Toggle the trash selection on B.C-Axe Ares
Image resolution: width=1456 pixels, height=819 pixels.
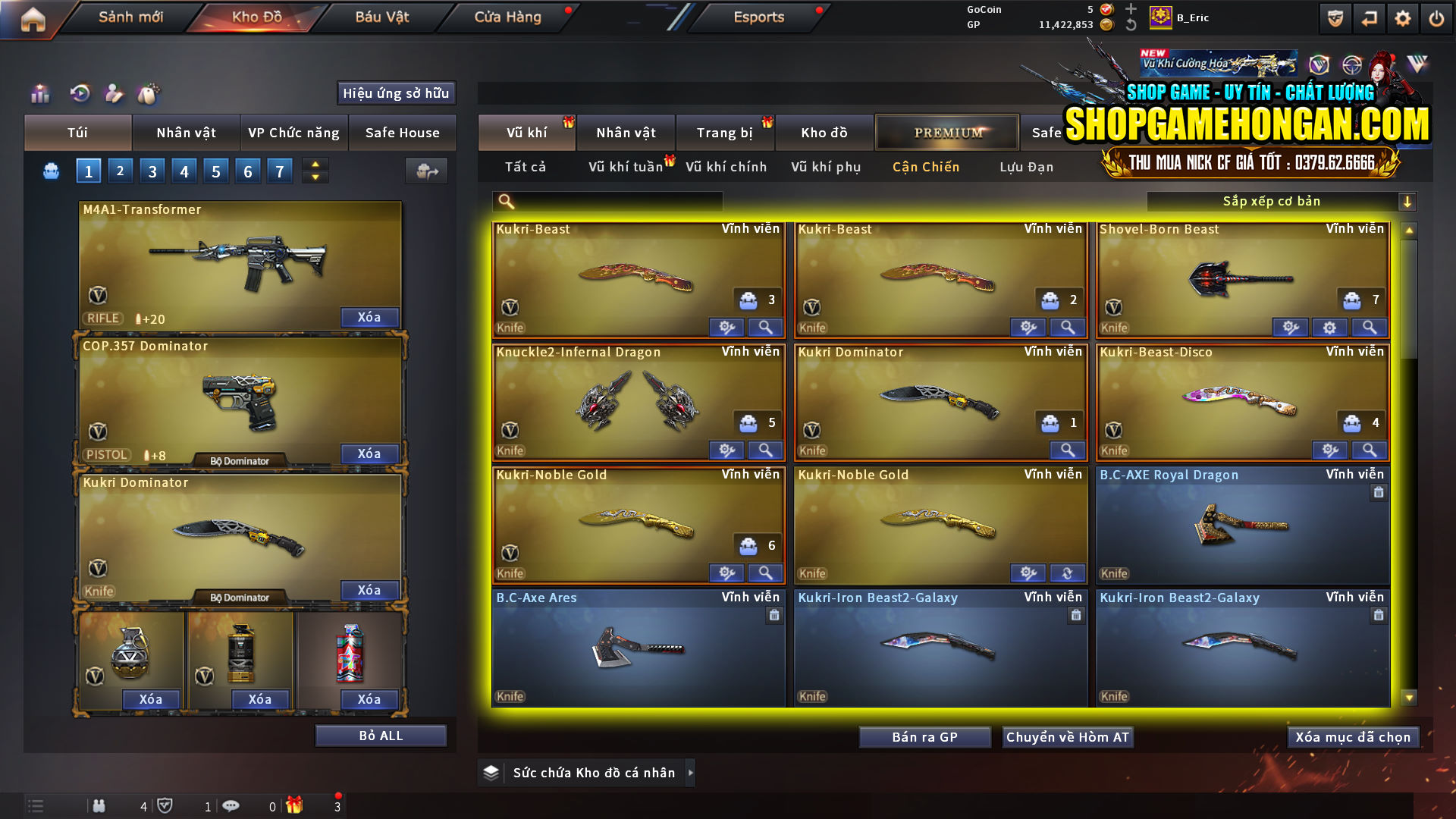(x=774, y=616)
